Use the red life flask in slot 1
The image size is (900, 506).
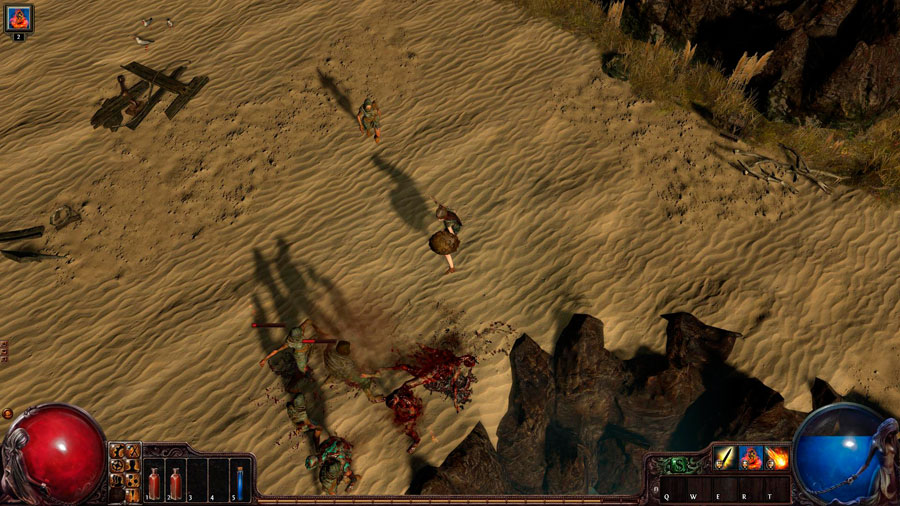pos(154,483)
